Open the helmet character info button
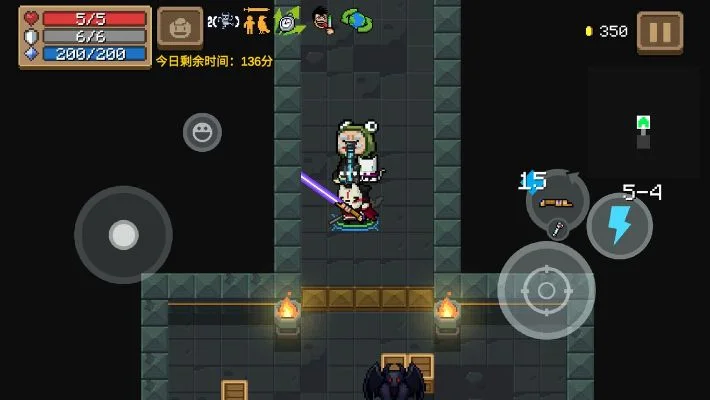 [x=180, y=28]
